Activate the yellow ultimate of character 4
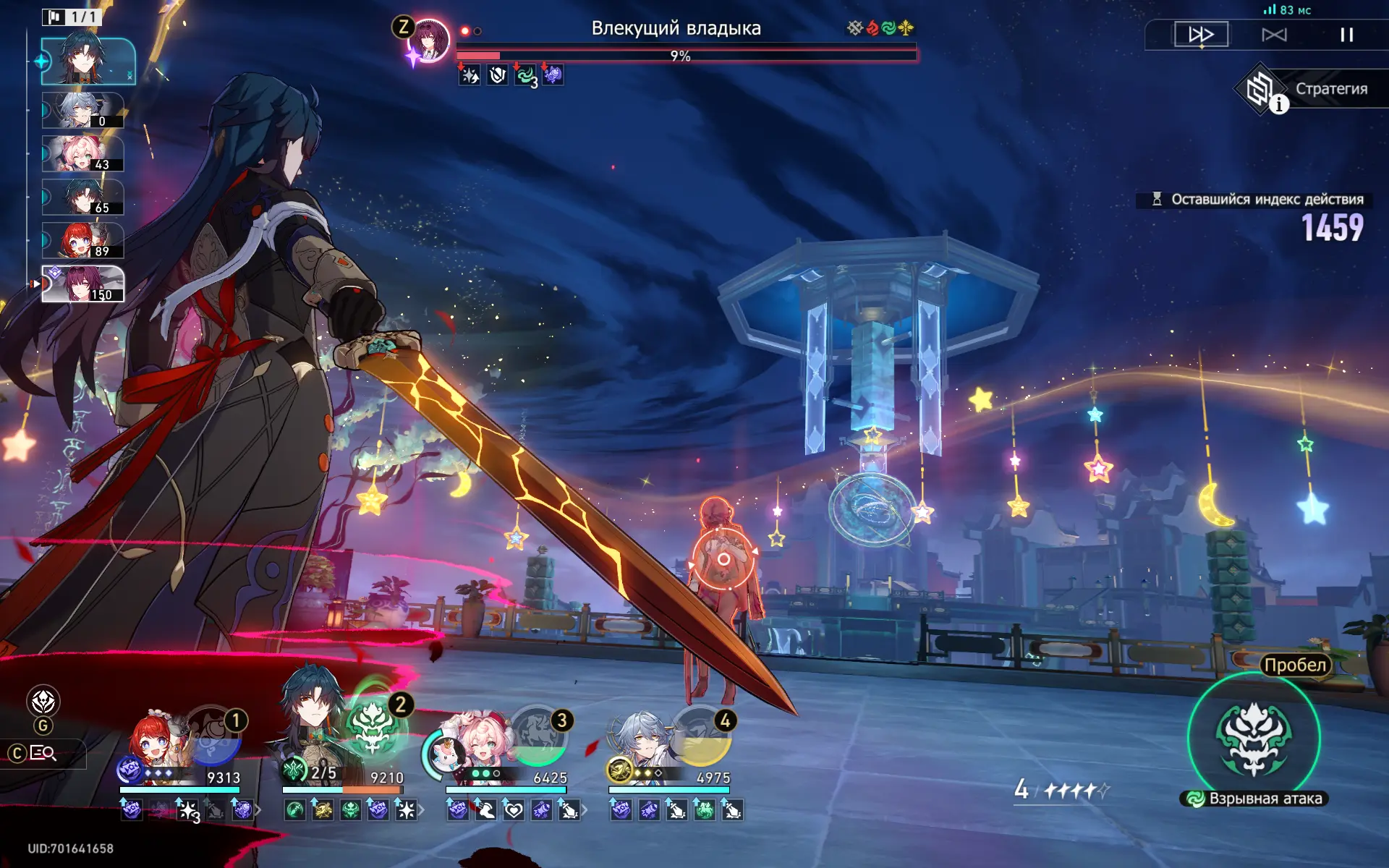This screenshot has width=1389, height=868. [702, 738]
